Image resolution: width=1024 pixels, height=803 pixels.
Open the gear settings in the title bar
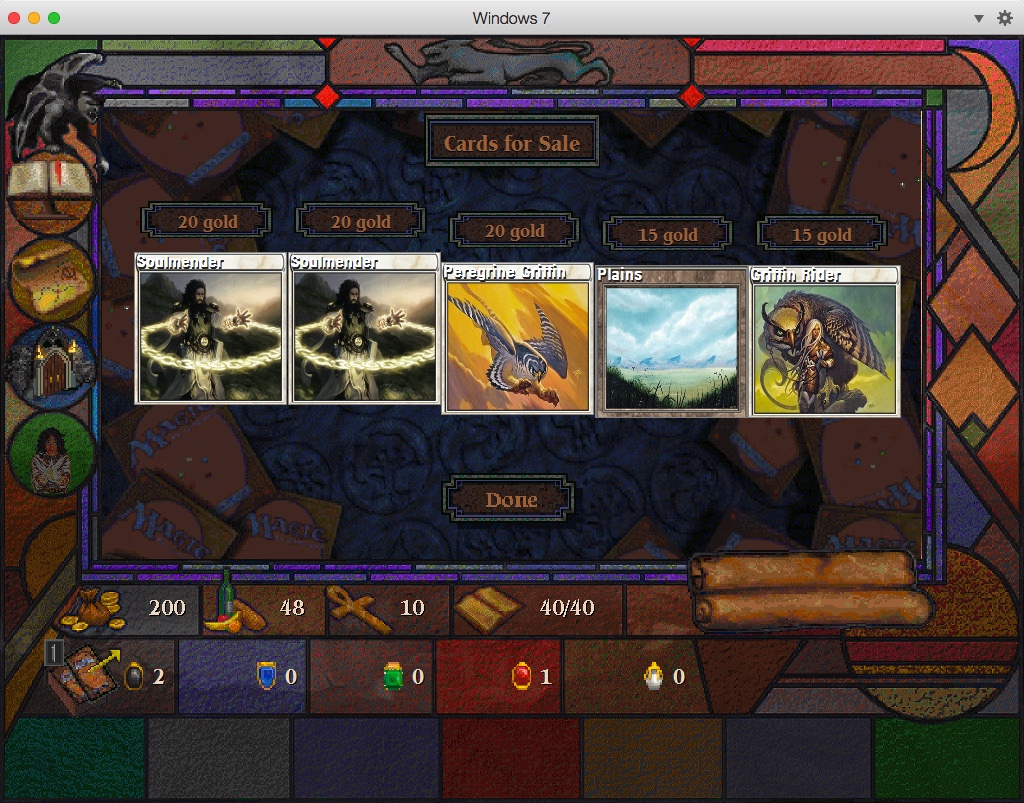[x=1005, y=18]
